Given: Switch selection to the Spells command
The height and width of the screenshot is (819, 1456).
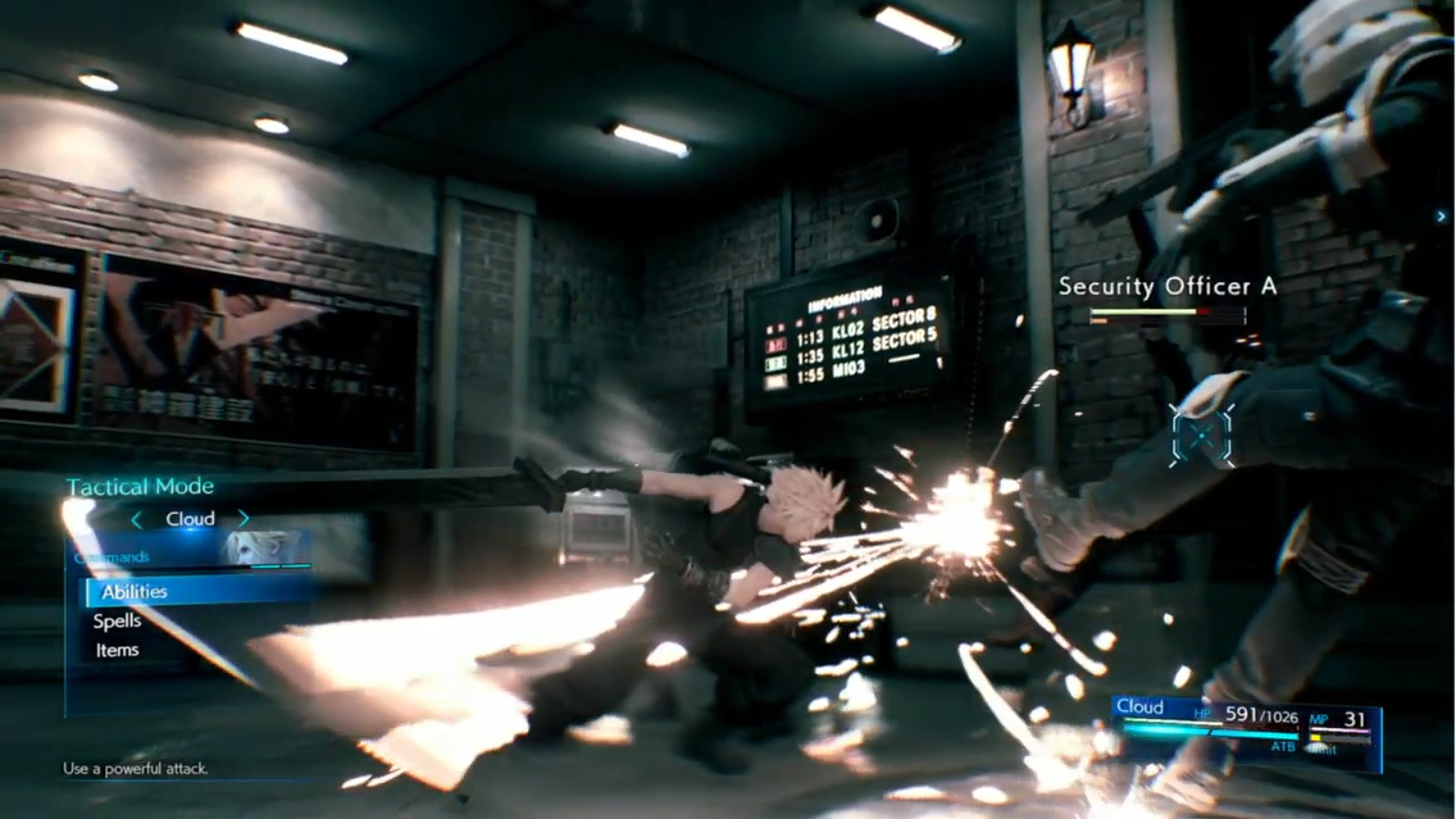Looking at the screenshot, I should 116,621.
